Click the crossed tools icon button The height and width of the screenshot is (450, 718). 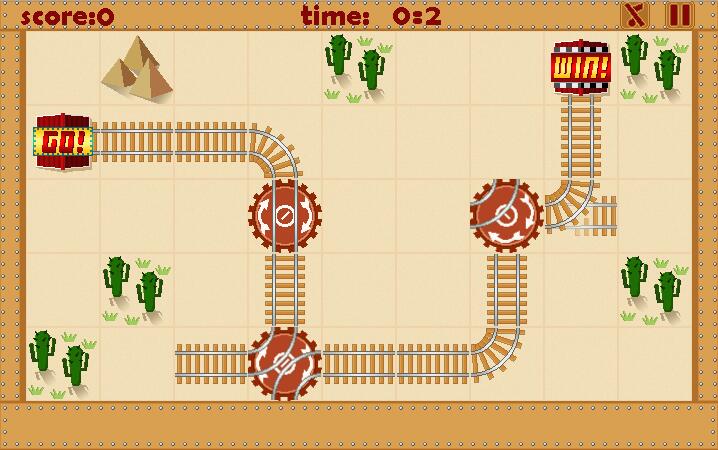tap(635, 15)
